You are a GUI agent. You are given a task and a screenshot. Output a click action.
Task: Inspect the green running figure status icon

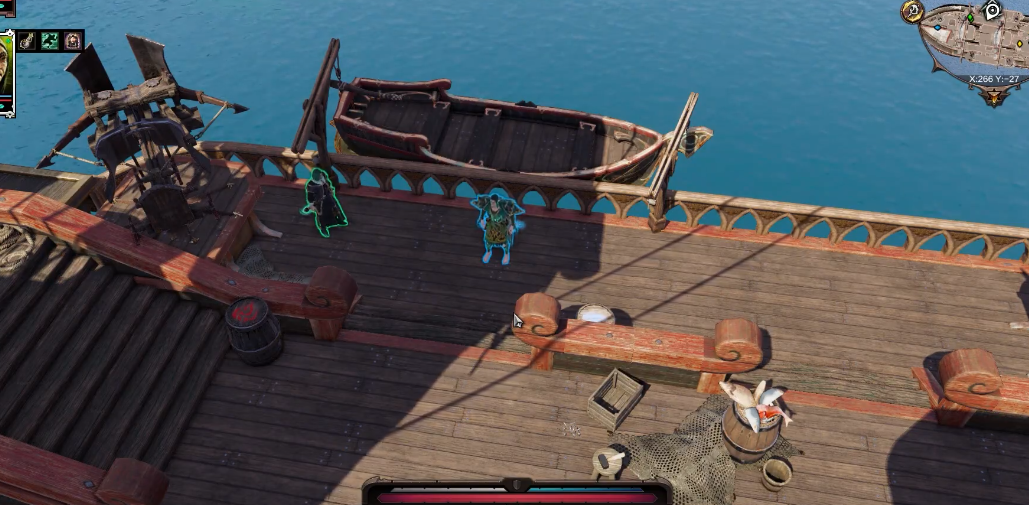click(x=50, y=41)
